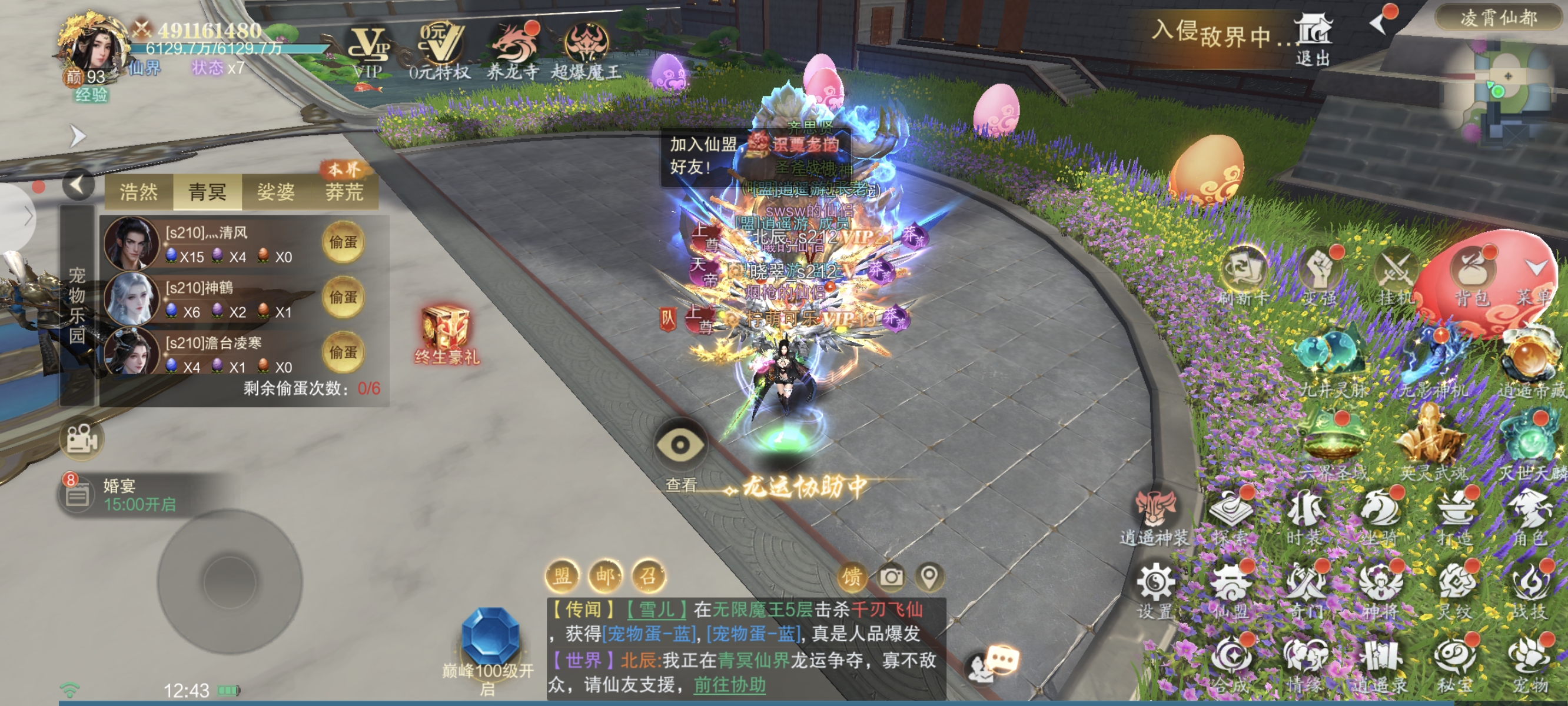Steal egg from [s210]神鹤
Image resolution: width=1568 pixels, height=706 pixels.
[x=343, y=297]
